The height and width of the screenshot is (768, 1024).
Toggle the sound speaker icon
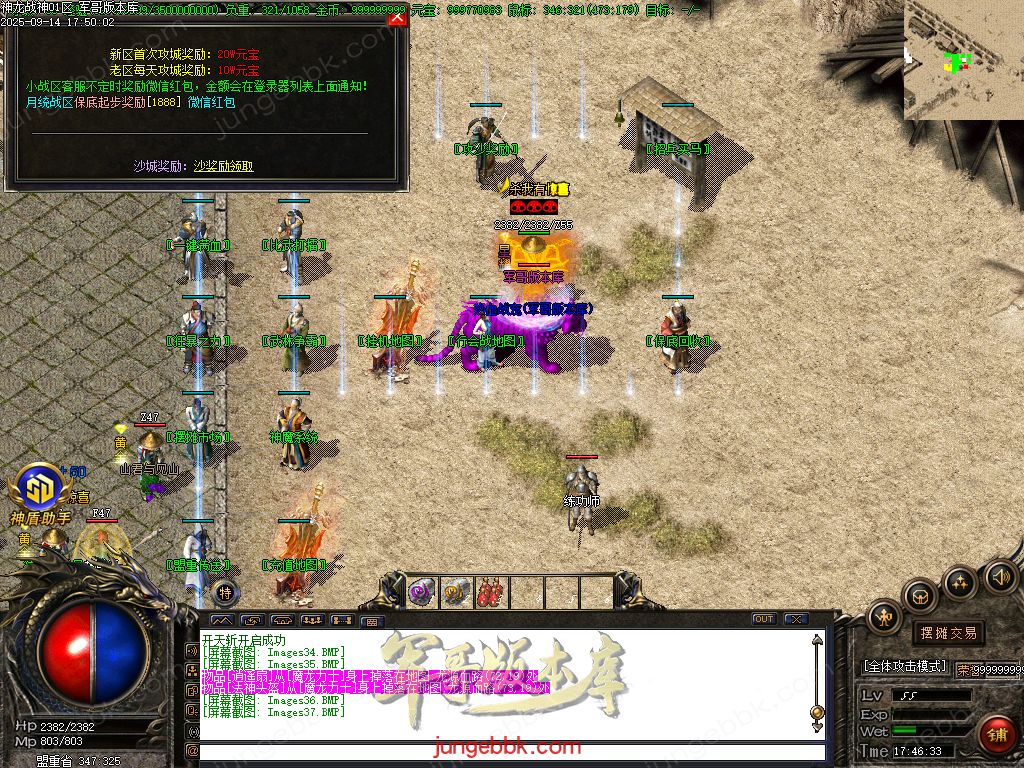[x=1000, y=575]
